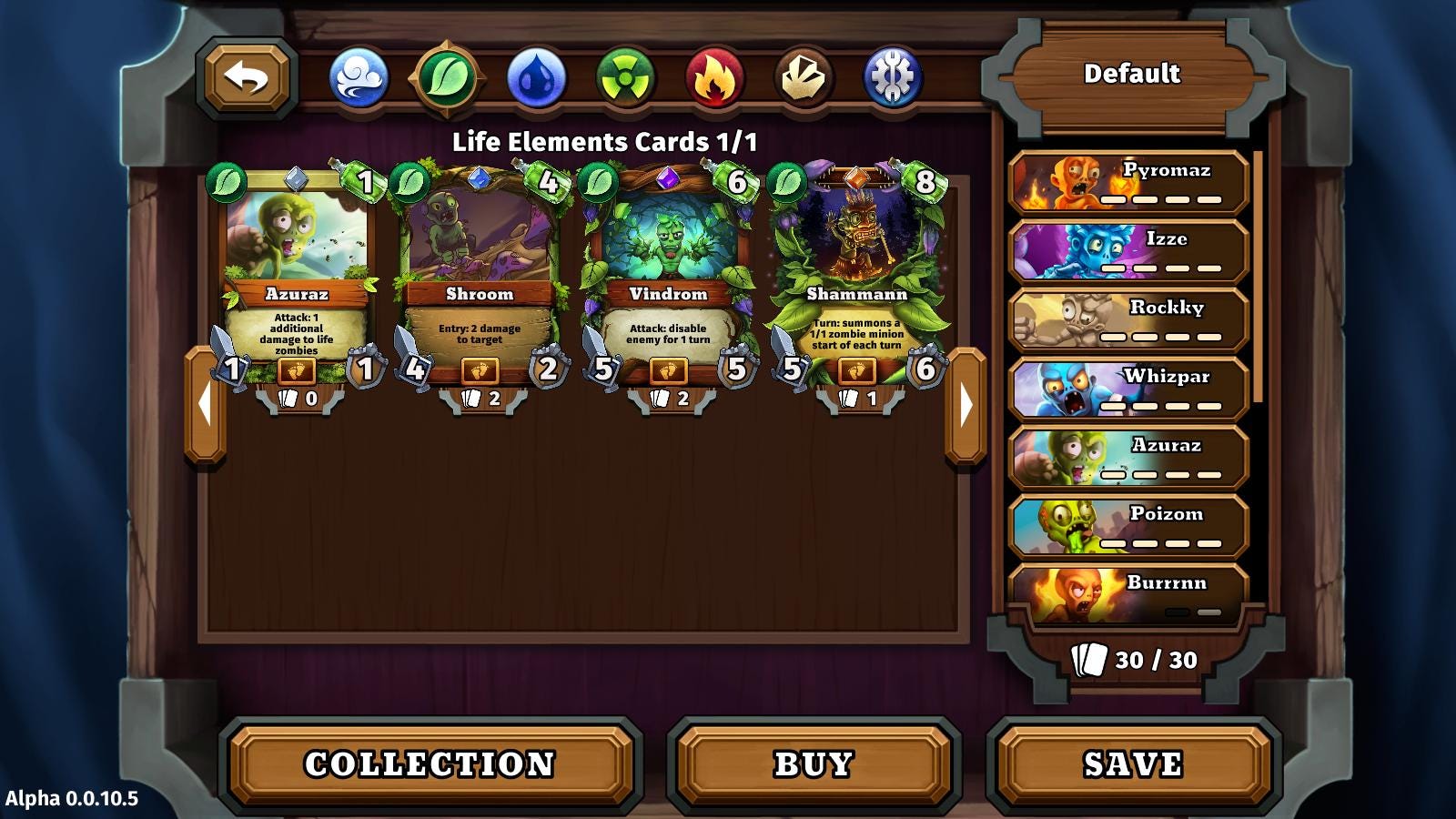This screenshot has width=1456, height=819.
Task: Remove Pyromaz from the deck list
Action: point(1128,183)
